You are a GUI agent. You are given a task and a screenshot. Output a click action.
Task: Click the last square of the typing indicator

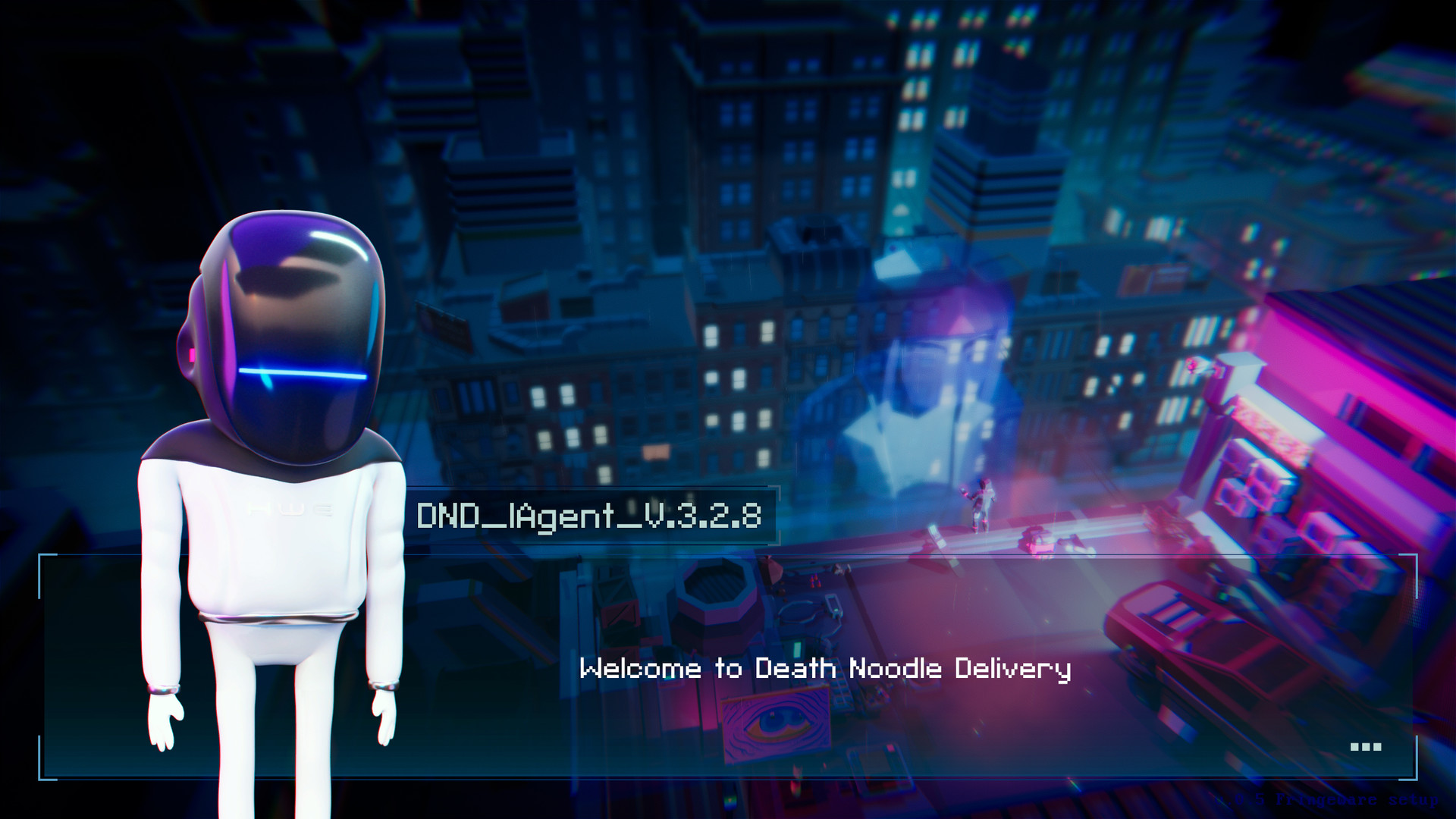(1377, 747)
